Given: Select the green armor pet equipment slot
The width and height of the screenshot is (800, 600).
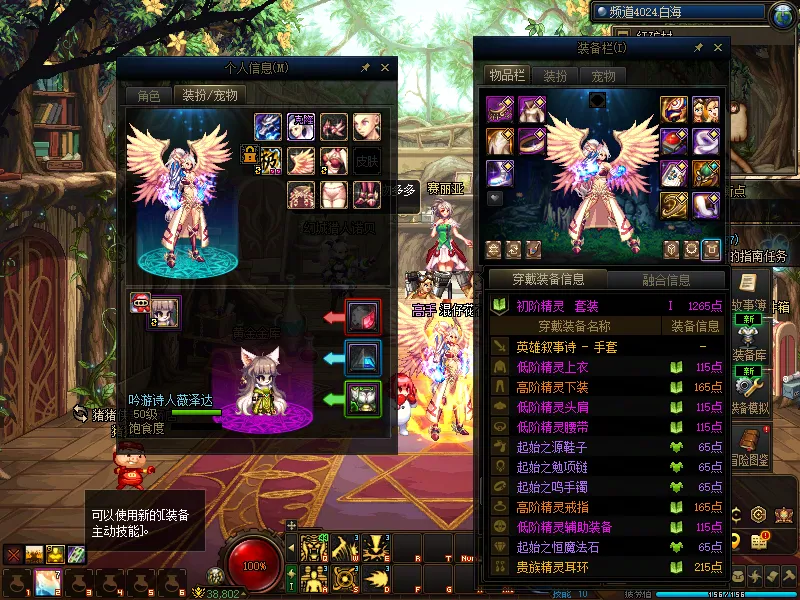Looking at the screenshot, I should click(x=363, y=400).
